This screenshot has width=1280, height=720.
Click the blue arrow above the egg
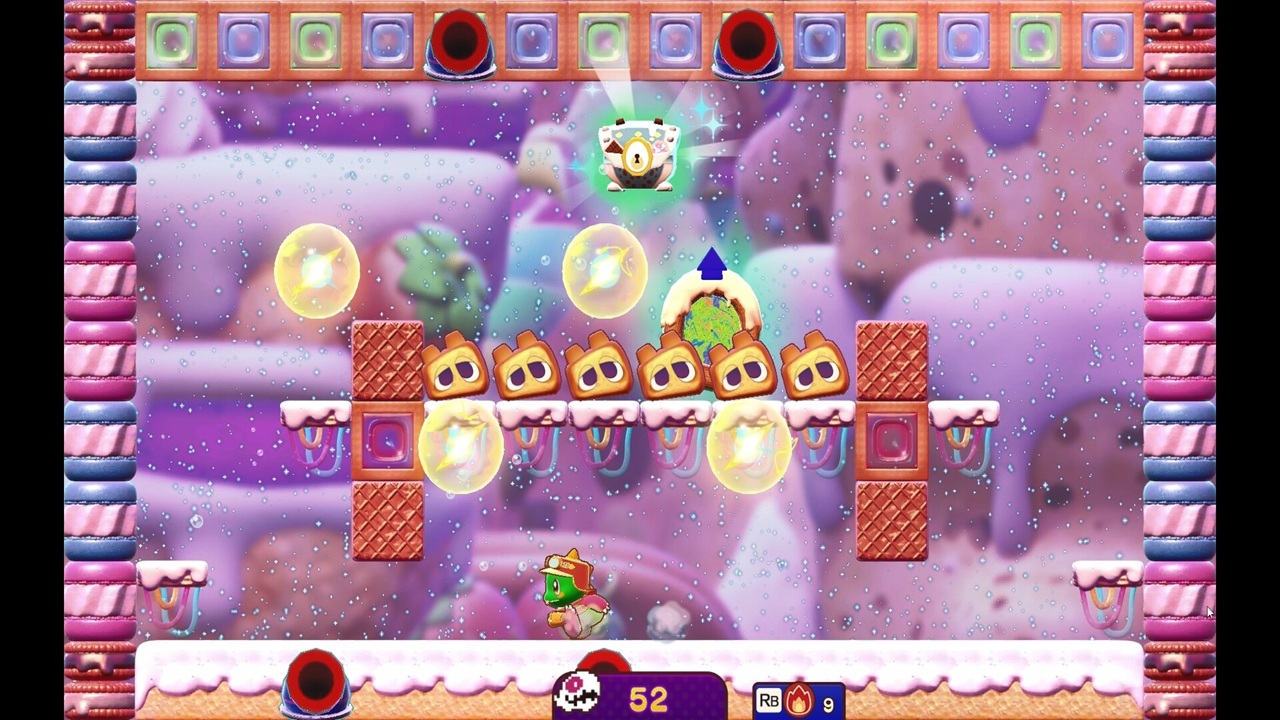click(711, 265)
